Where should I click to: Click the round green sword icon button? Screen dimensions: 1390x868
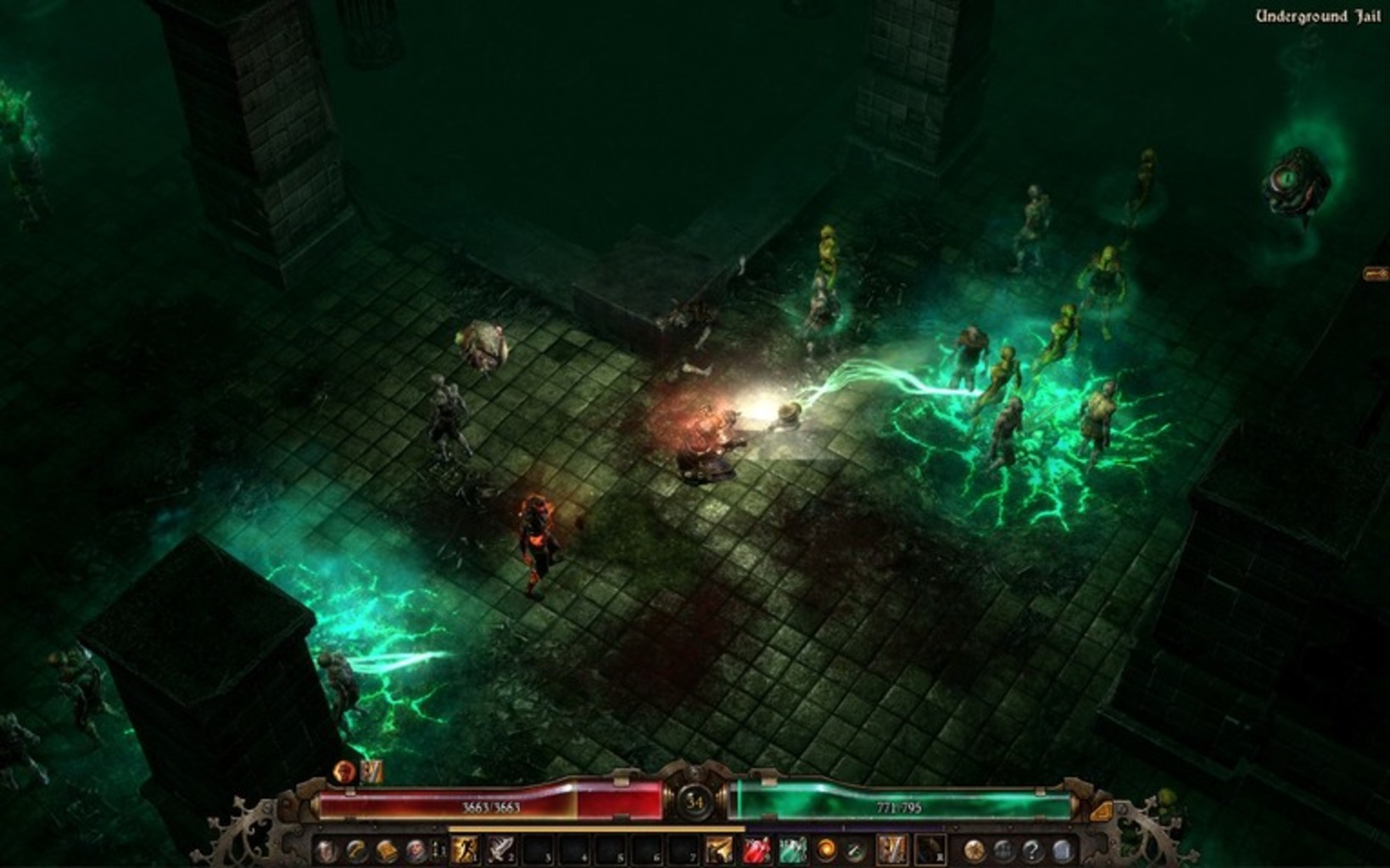[855, 849]
